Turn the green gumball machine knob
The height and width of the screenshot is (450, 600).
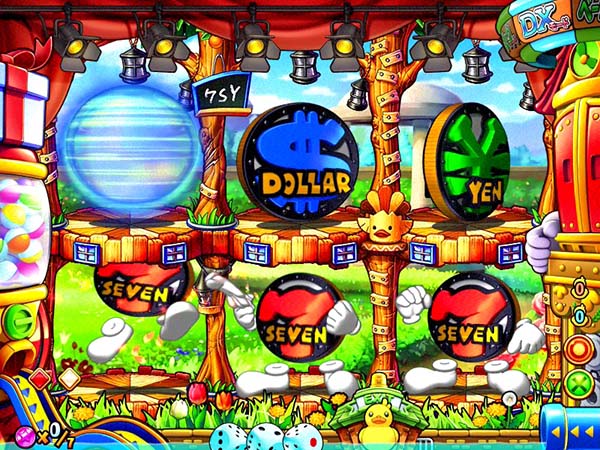point(18,322)
